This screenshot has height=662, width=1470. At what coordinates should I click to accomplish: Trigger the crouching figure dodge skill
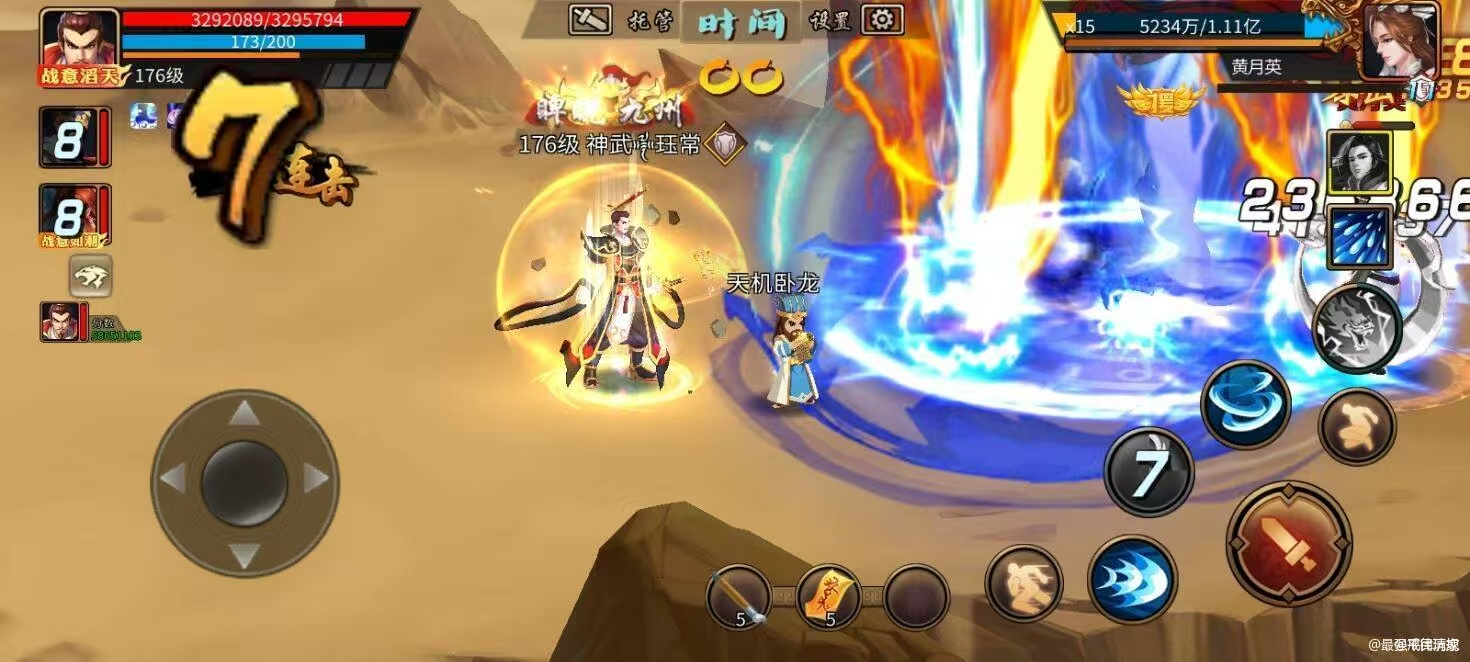click(x=1356, y=426)
